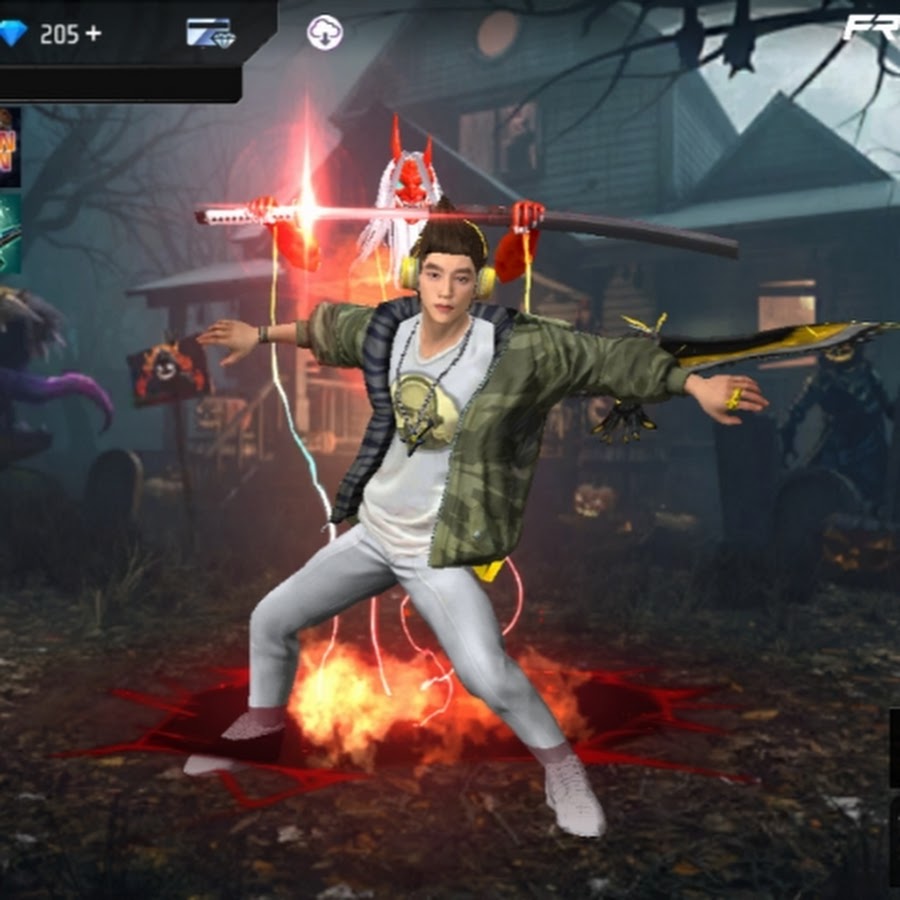The image size is (900, 900).
Task: Open the diamond membership card icon
Action: tap(210, 34)
